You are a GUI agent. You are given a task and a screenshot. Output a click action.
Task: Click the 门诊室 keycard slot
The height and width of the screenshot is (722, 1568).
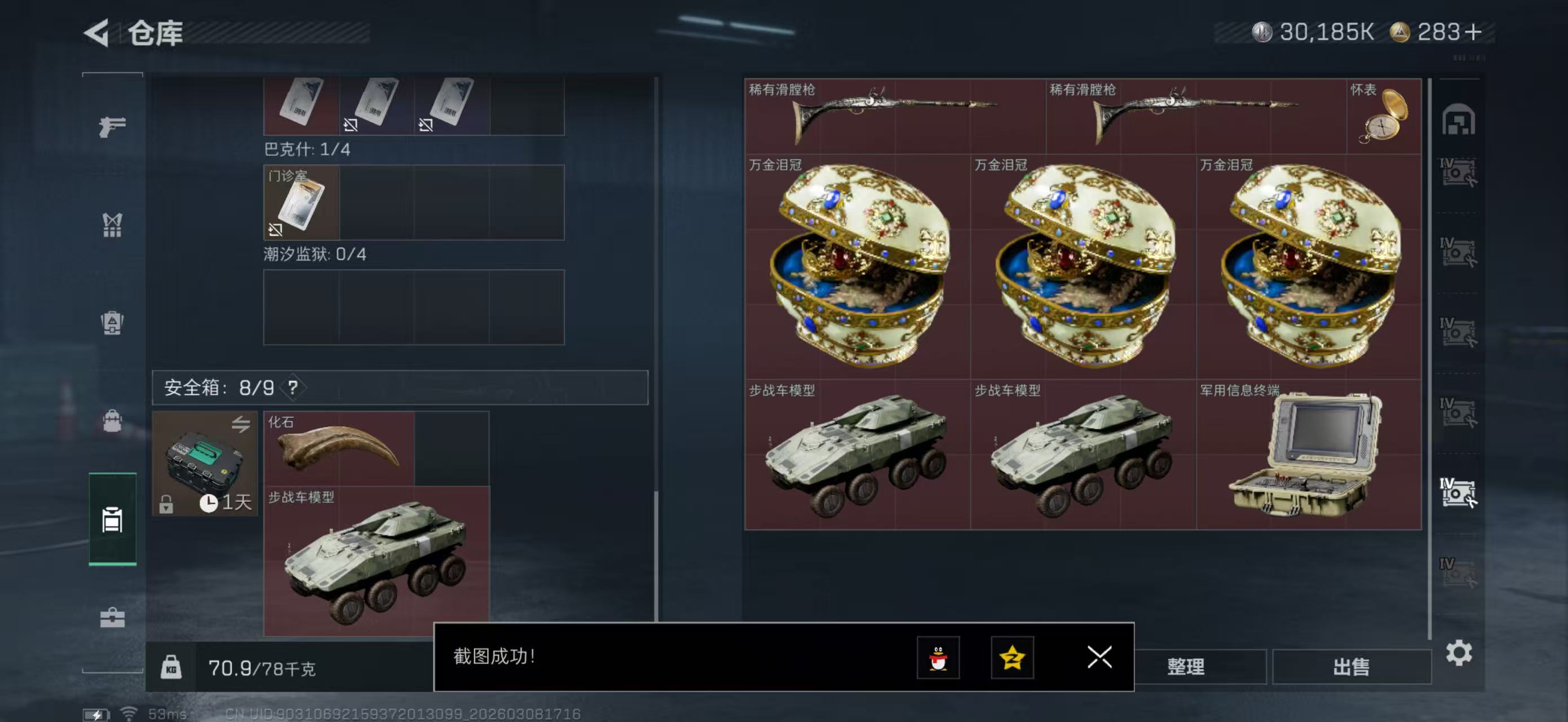[x=301, y=202]
